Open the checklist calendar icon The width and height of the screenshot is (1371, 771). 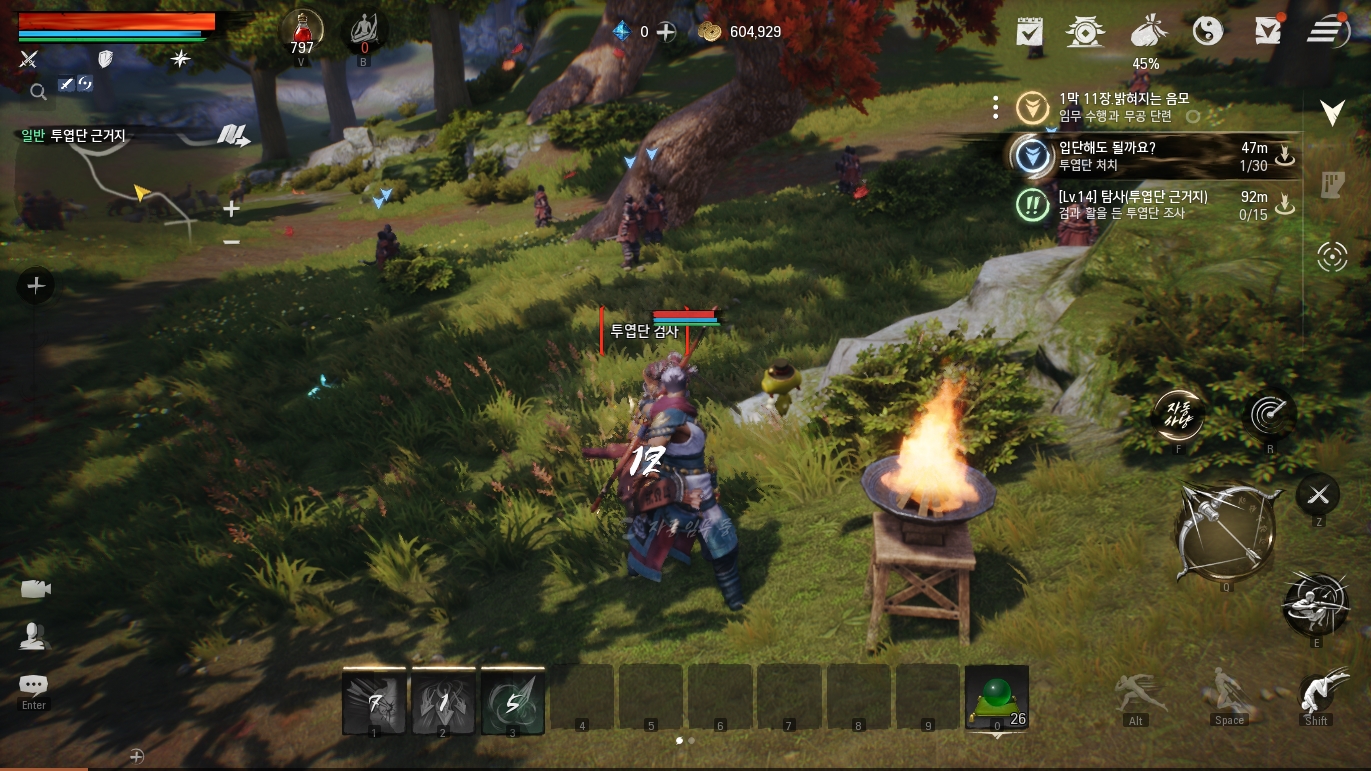tap(1029, 32)
